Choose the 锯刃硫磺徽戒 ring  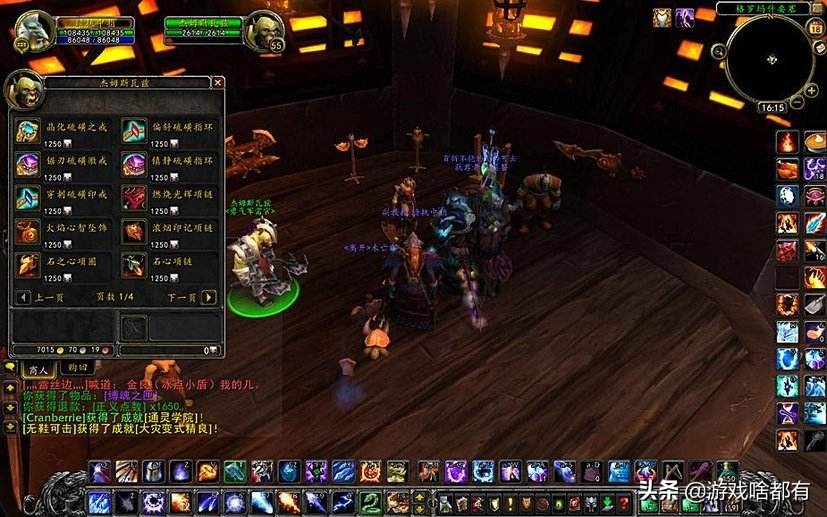(27, 165)
